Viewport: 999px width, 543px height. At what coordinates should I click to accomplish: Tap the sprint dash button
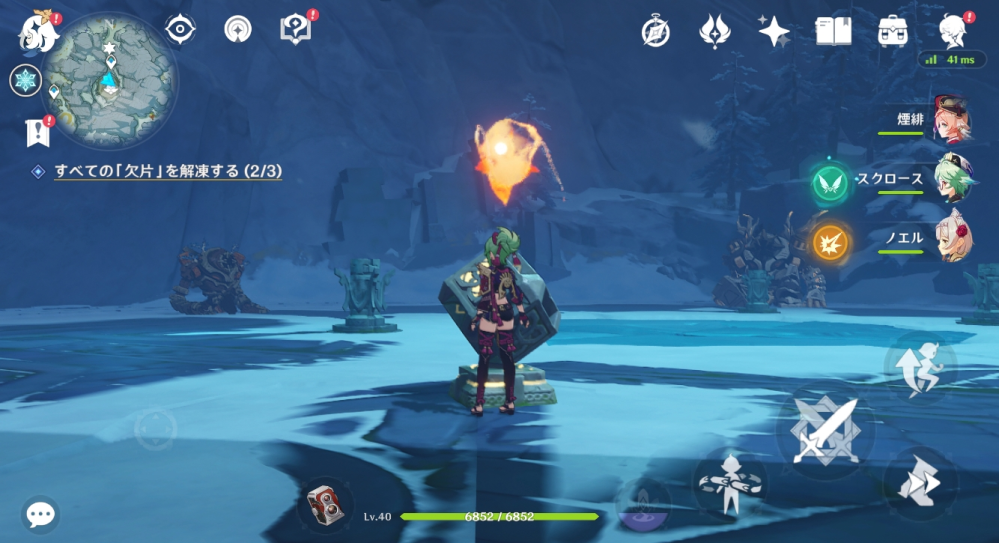click(x=920, y=482)
